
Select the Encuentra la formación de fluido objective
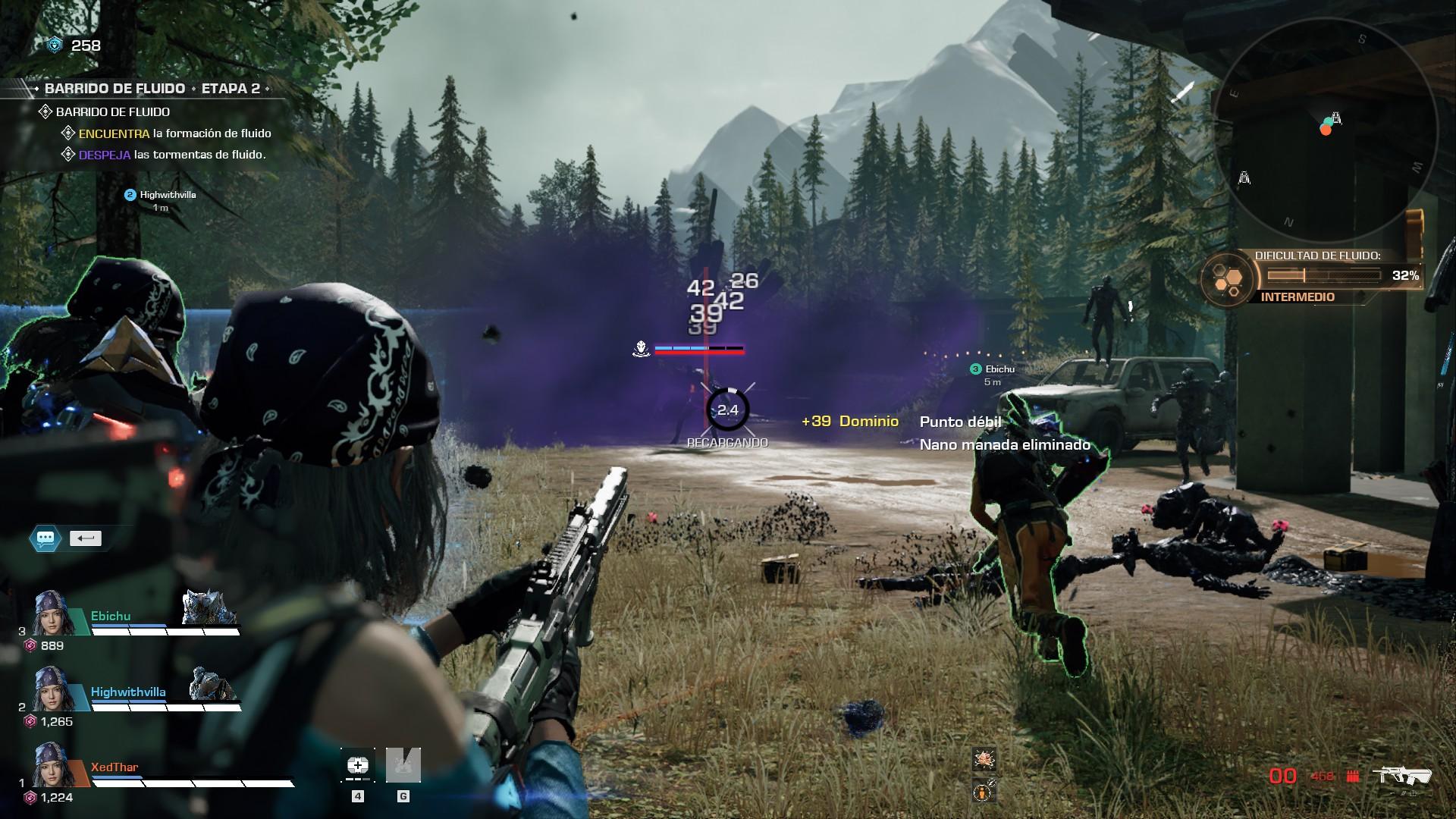[x=174, y=133]
